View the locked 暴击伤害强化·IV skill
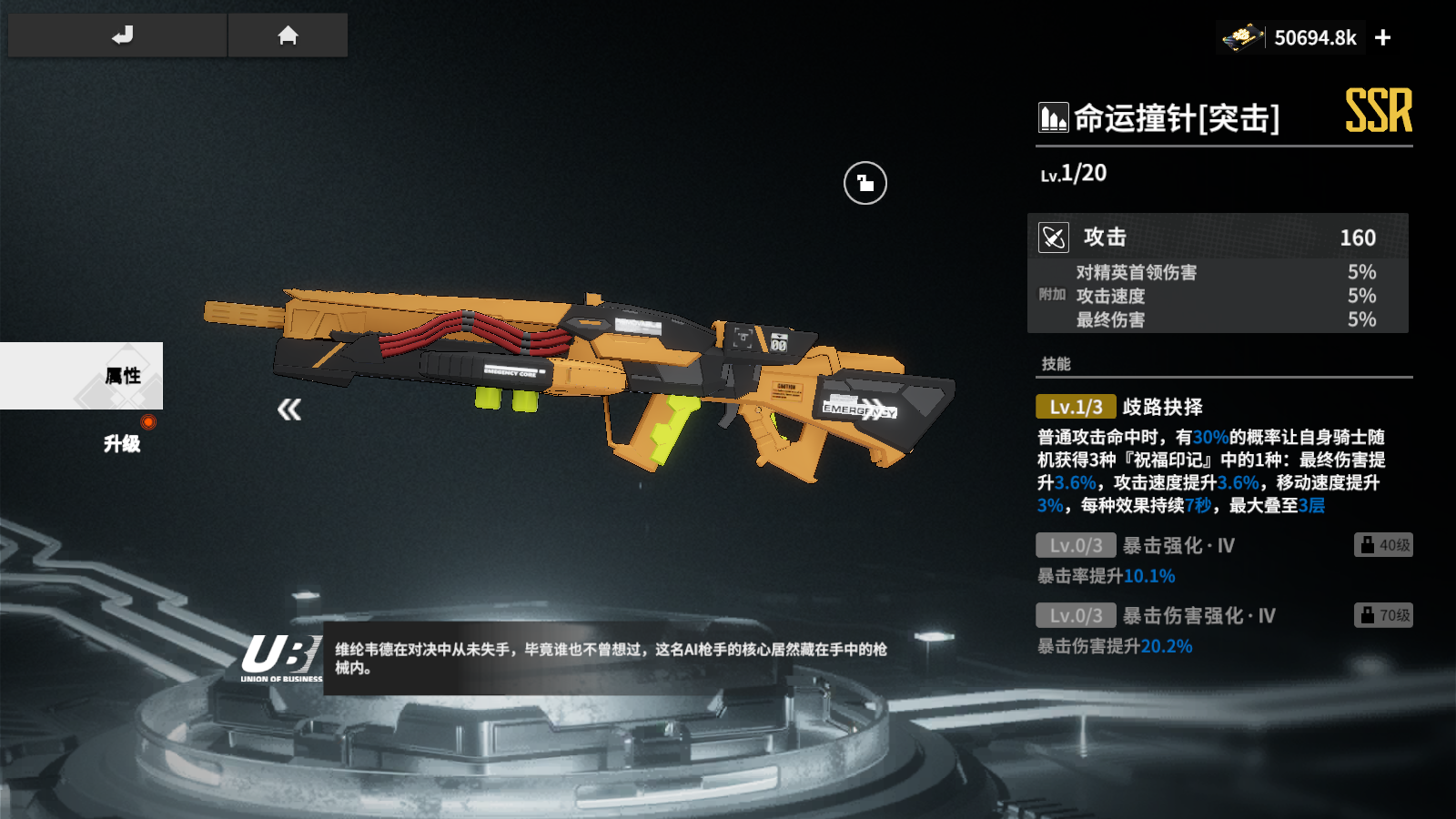Screen dimensions: 1456x819 point(1198,616)
